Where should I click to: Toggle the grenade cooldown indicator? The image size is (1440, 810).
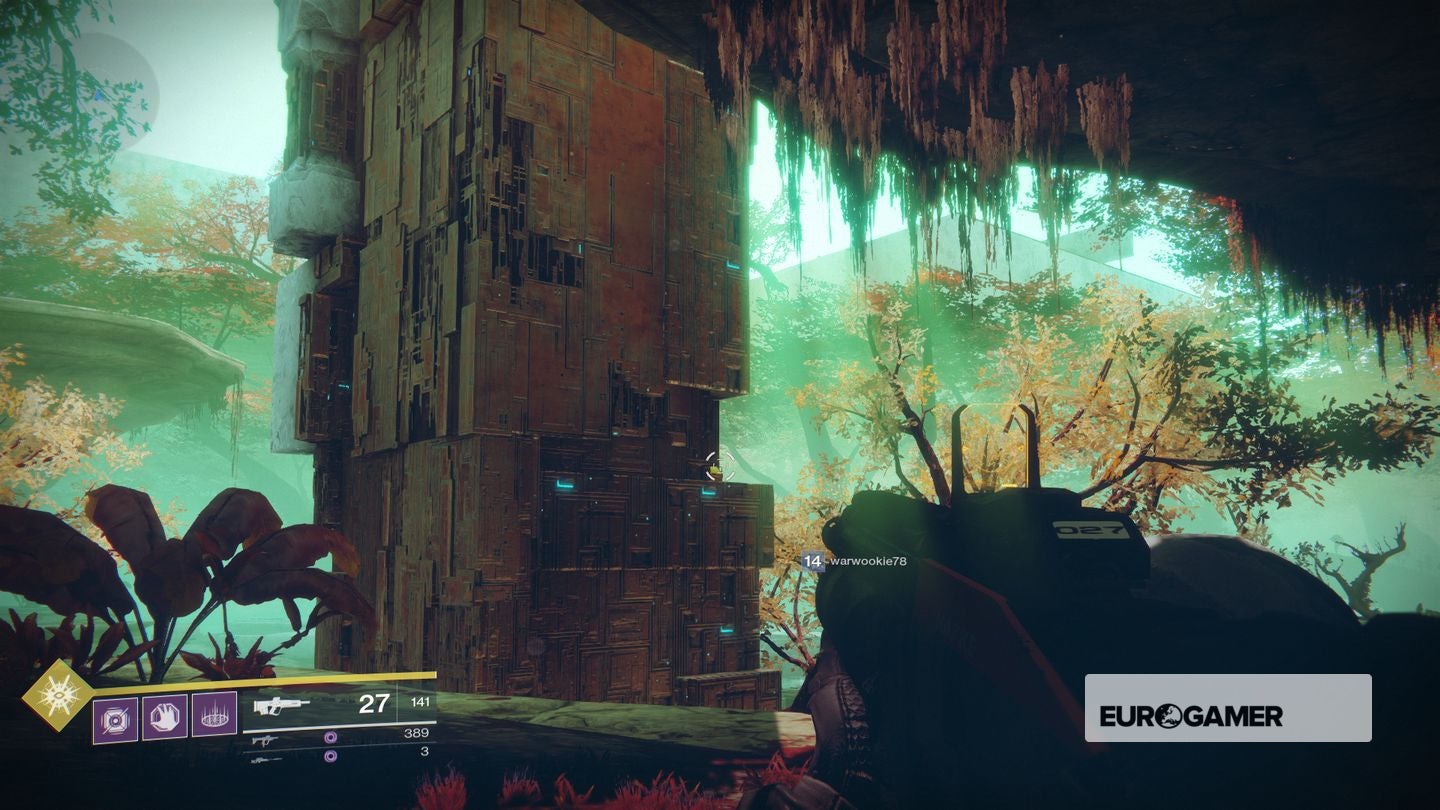pyautogui.click(x=115, y=717)
